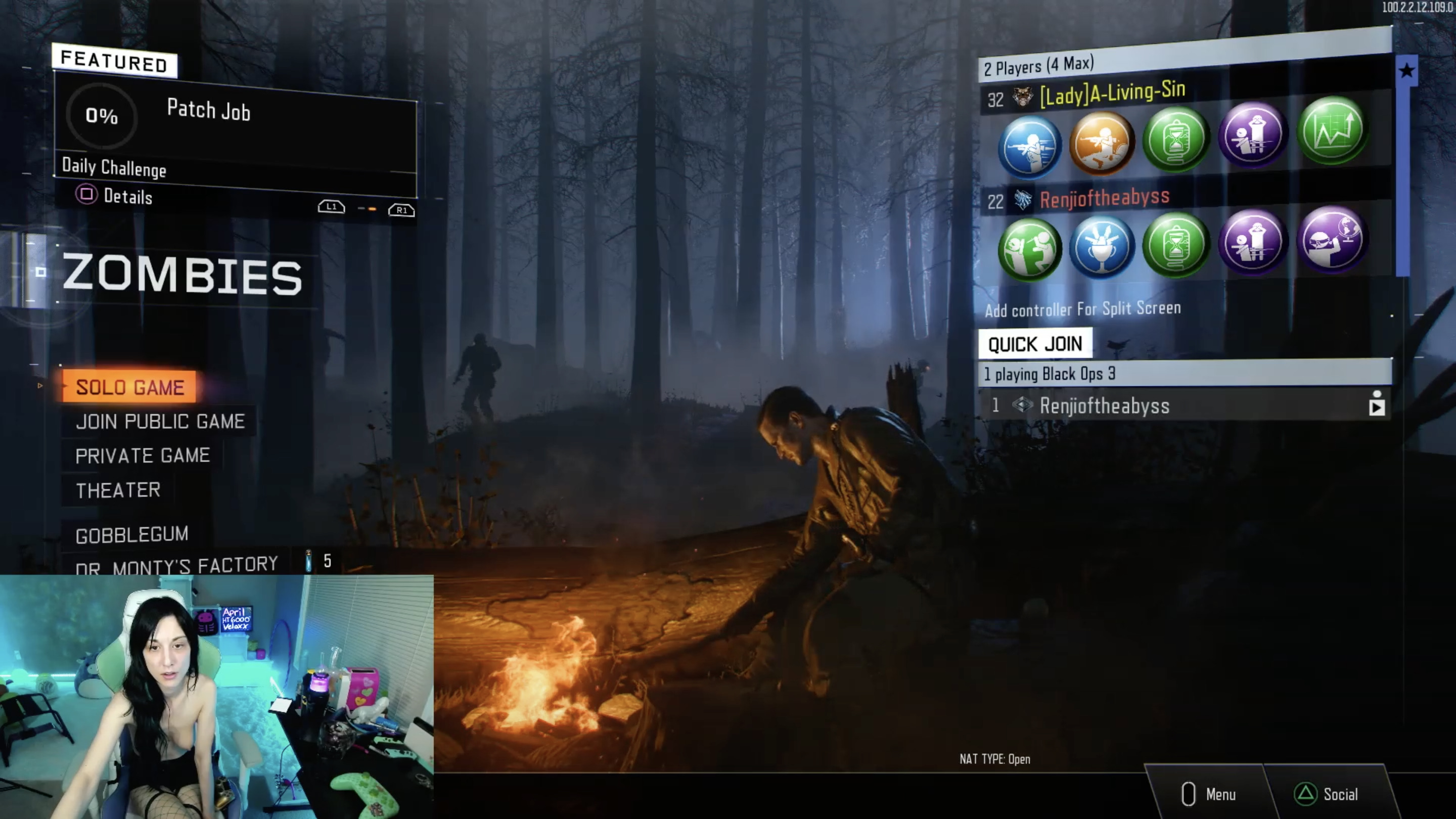Image resolution: width=1456 pixels, height=819 pixels.
Task: Click the streamer's webcam overlay
Action: coord(216,696)
